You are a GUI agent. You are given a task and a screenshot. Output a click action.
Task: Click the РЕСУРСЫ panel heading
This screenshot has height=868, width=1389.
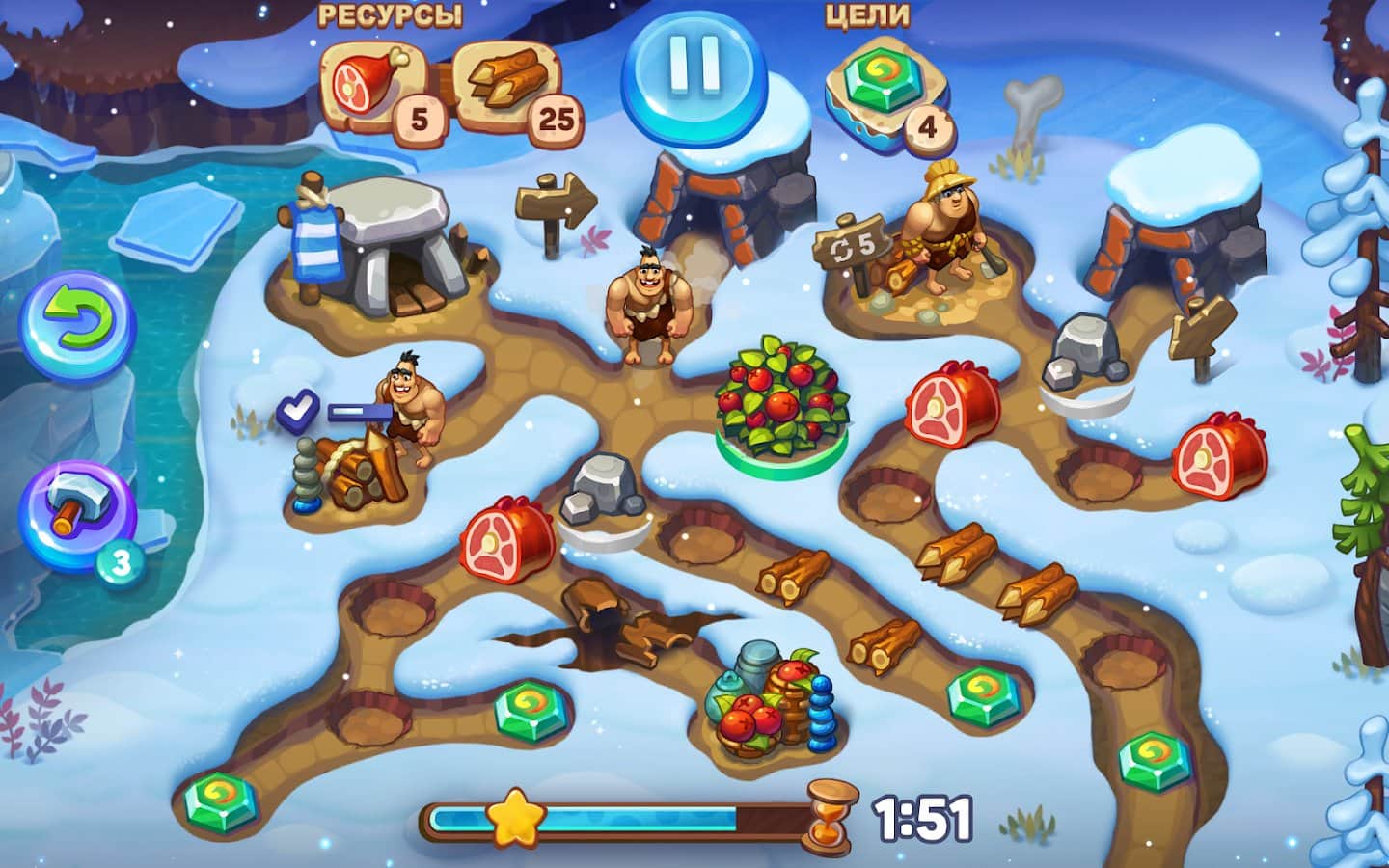point(393,14)
